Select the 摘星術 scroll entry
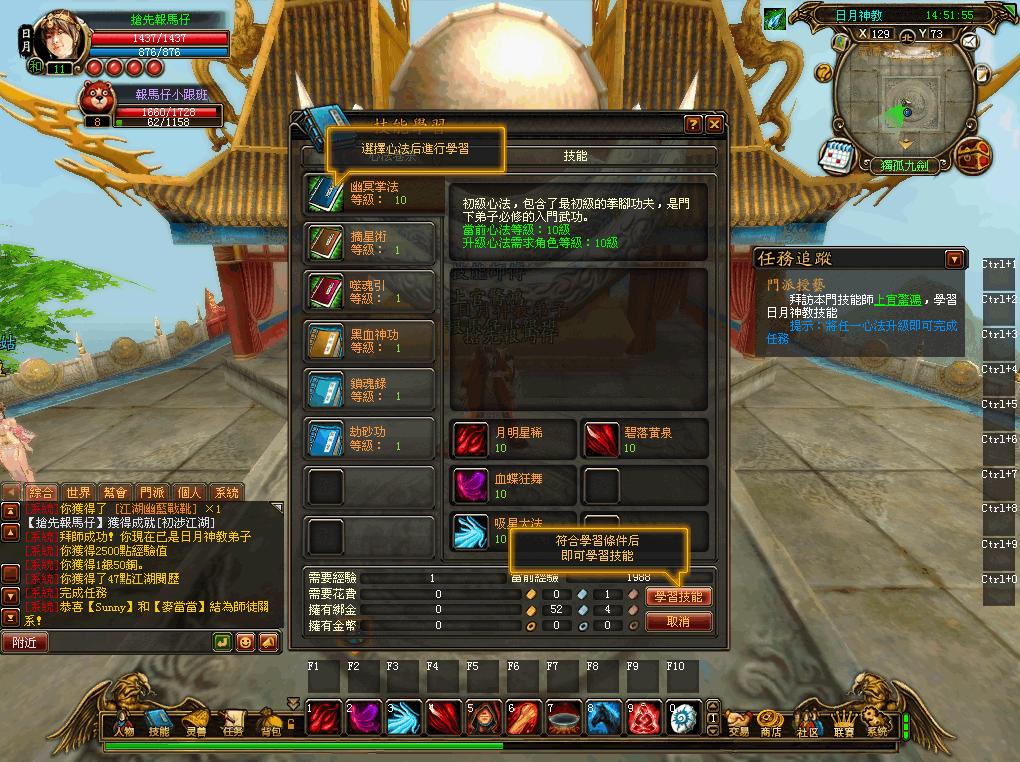The width and height of the screenshot is (1020, 762). click(369, 243)
